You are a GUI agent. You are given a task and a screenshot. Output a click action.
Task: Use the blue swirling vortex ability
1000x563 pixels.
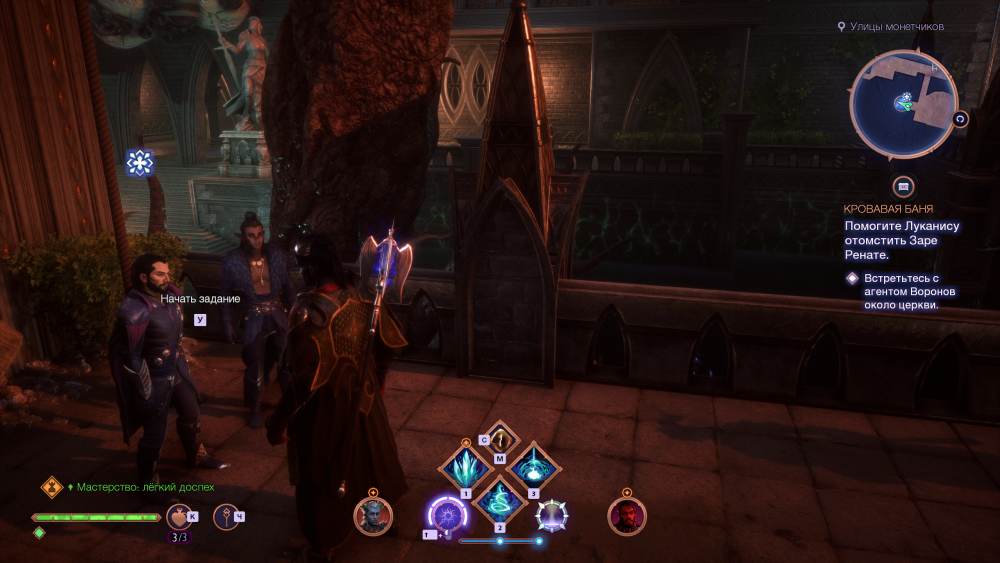point(500,498)
